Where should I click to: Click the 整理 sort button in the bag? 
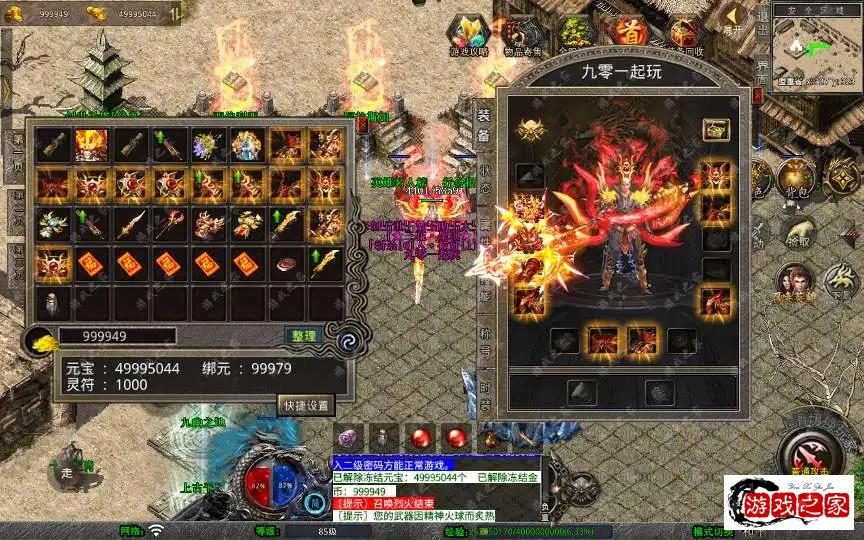(x=302, y=336)
